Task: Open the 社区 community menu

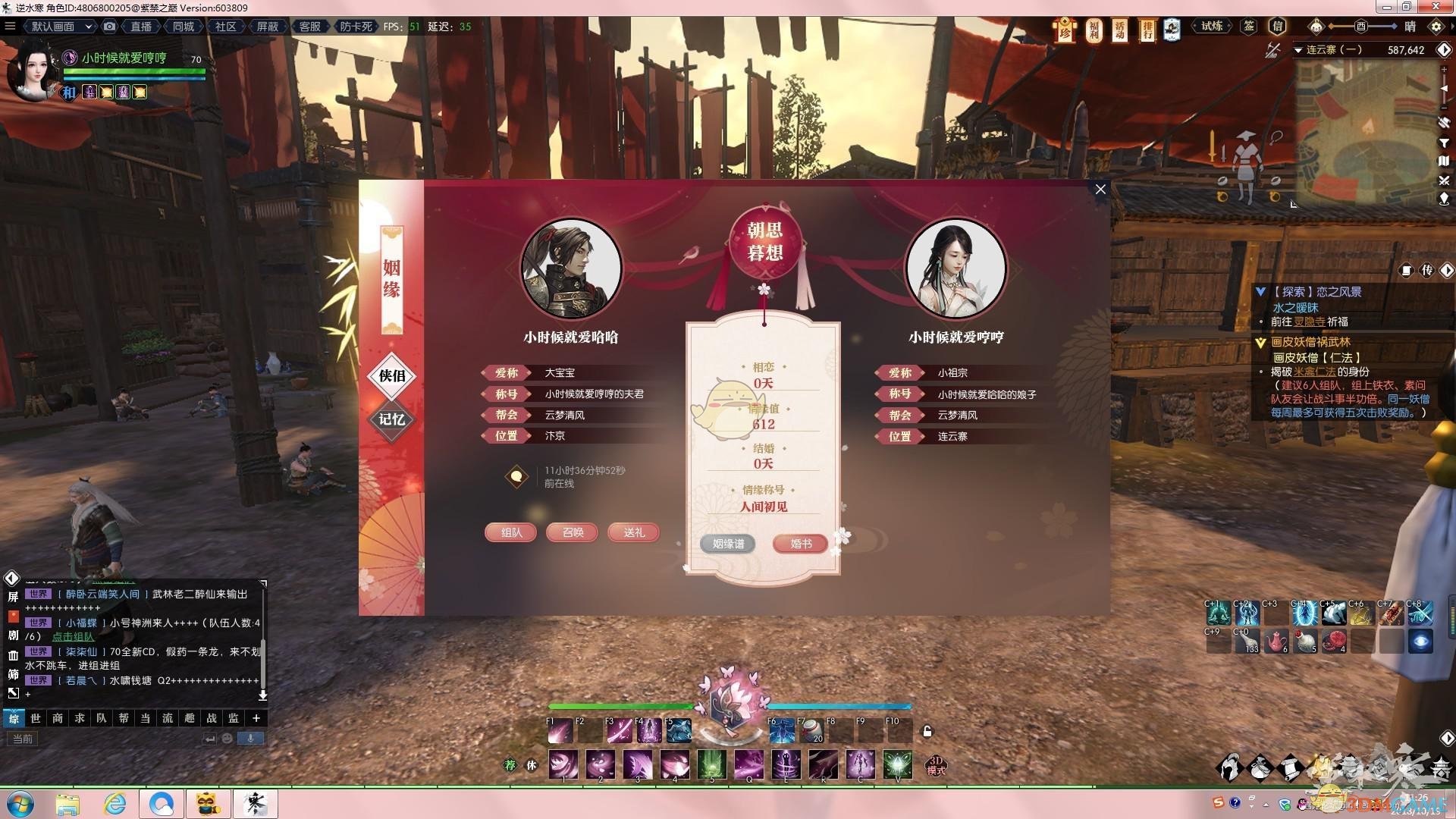Action: point(225,27)
